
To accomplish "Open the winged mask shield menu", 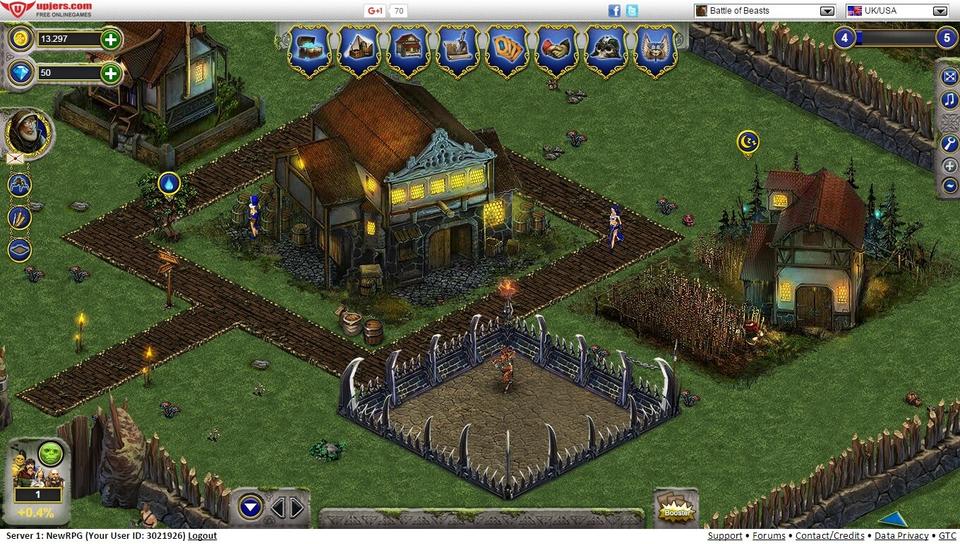I will (654, 48).
